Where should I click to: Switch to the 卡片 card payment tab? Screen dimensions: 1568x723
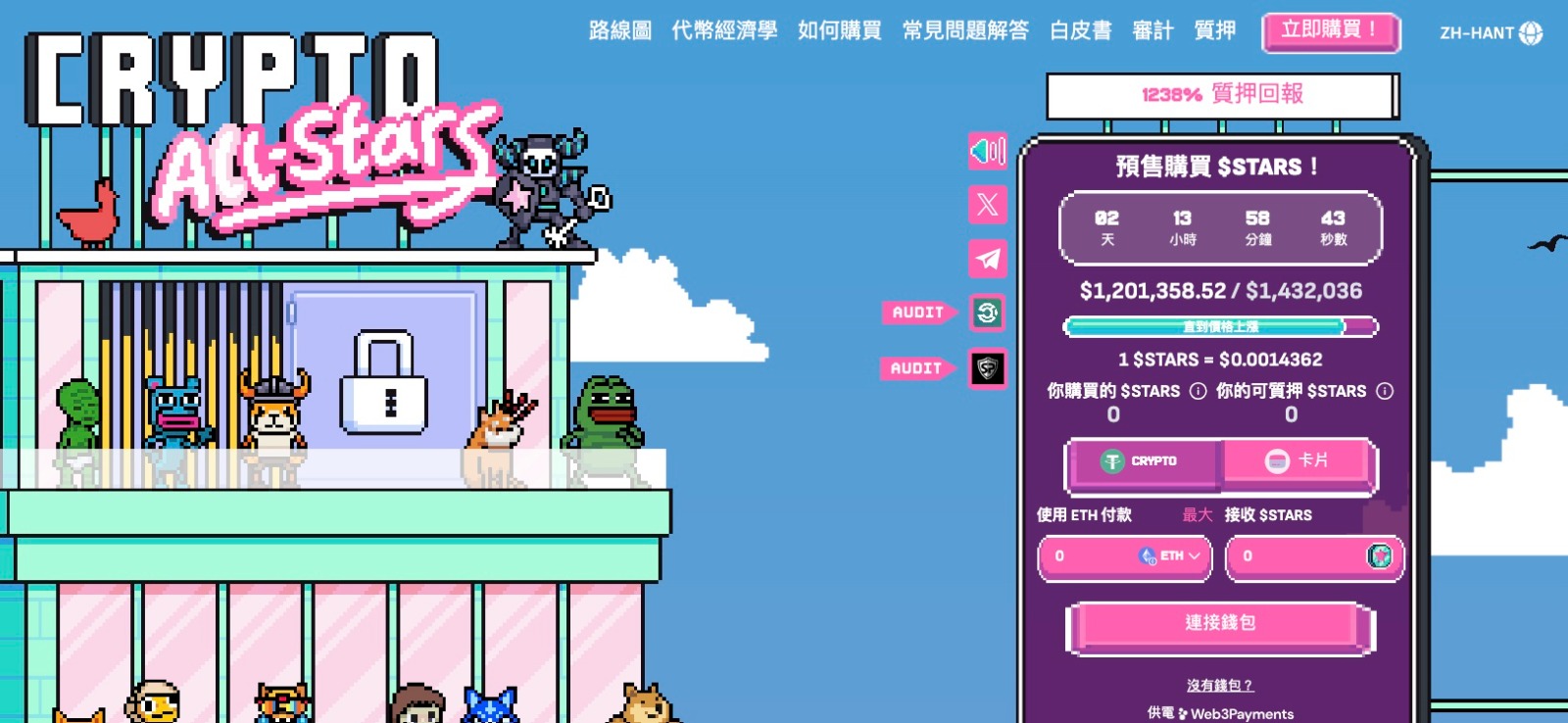pyautogui.click(x=1298, y=461)
